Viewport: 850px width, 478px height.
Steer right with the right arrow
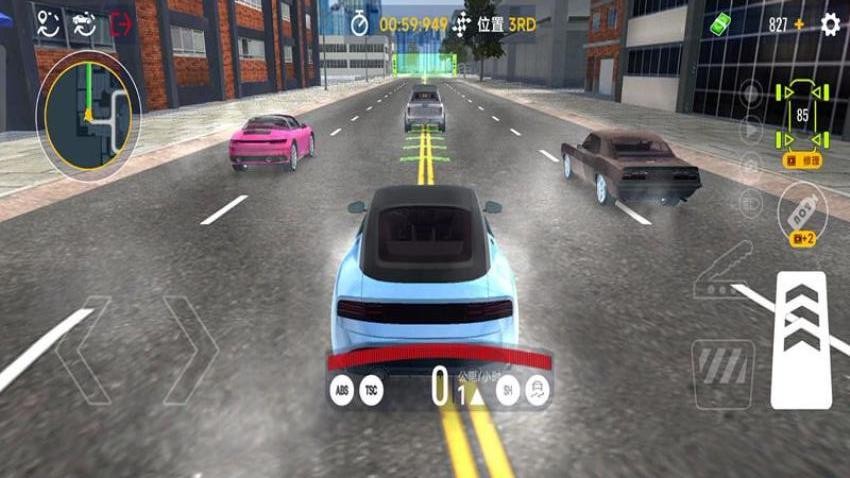[x=190, y=350]
